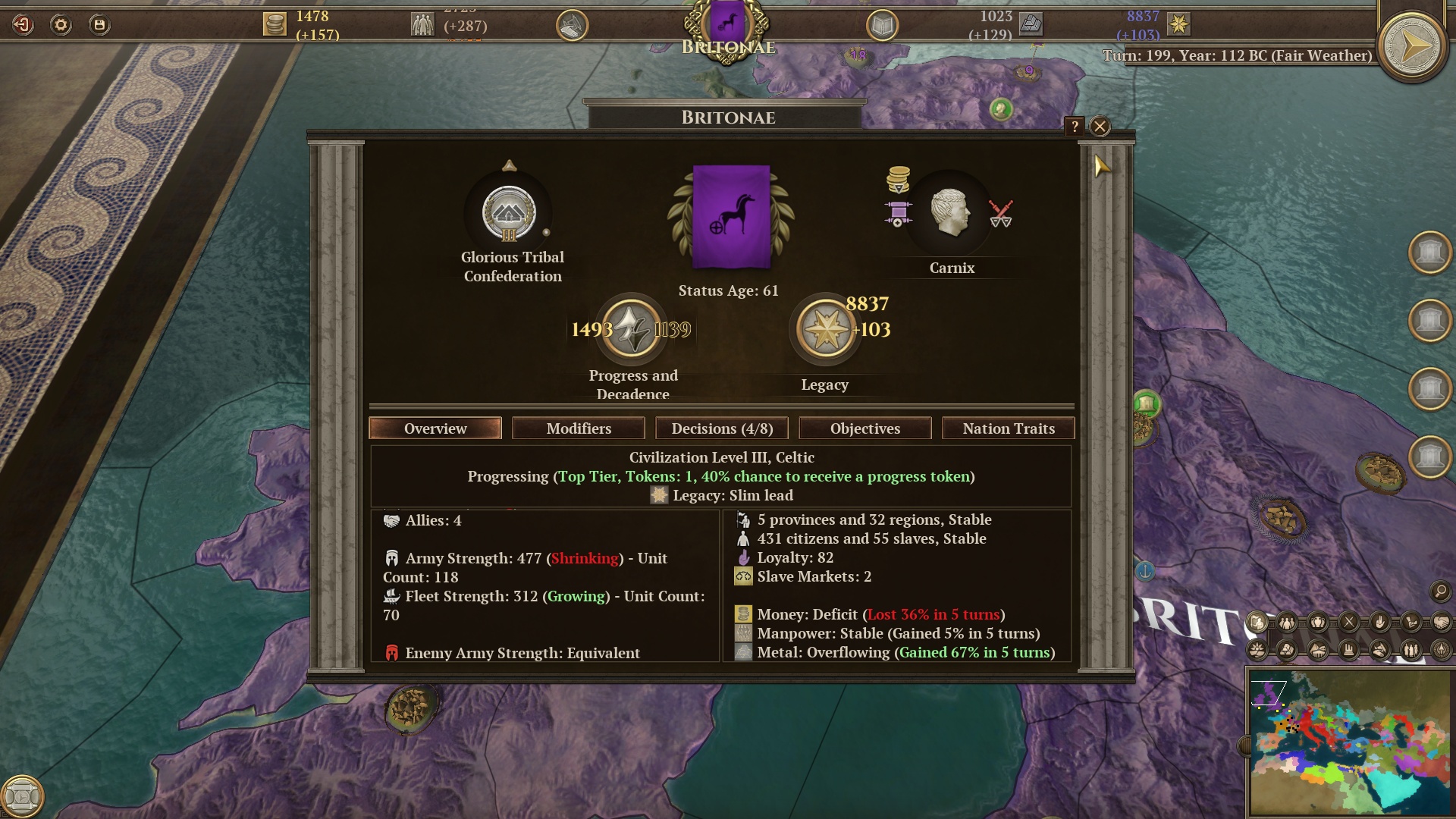Screen dimensions: 1456x819
Task: Toggle the crossed swords map mode
Action: (x=1349, y=623)
